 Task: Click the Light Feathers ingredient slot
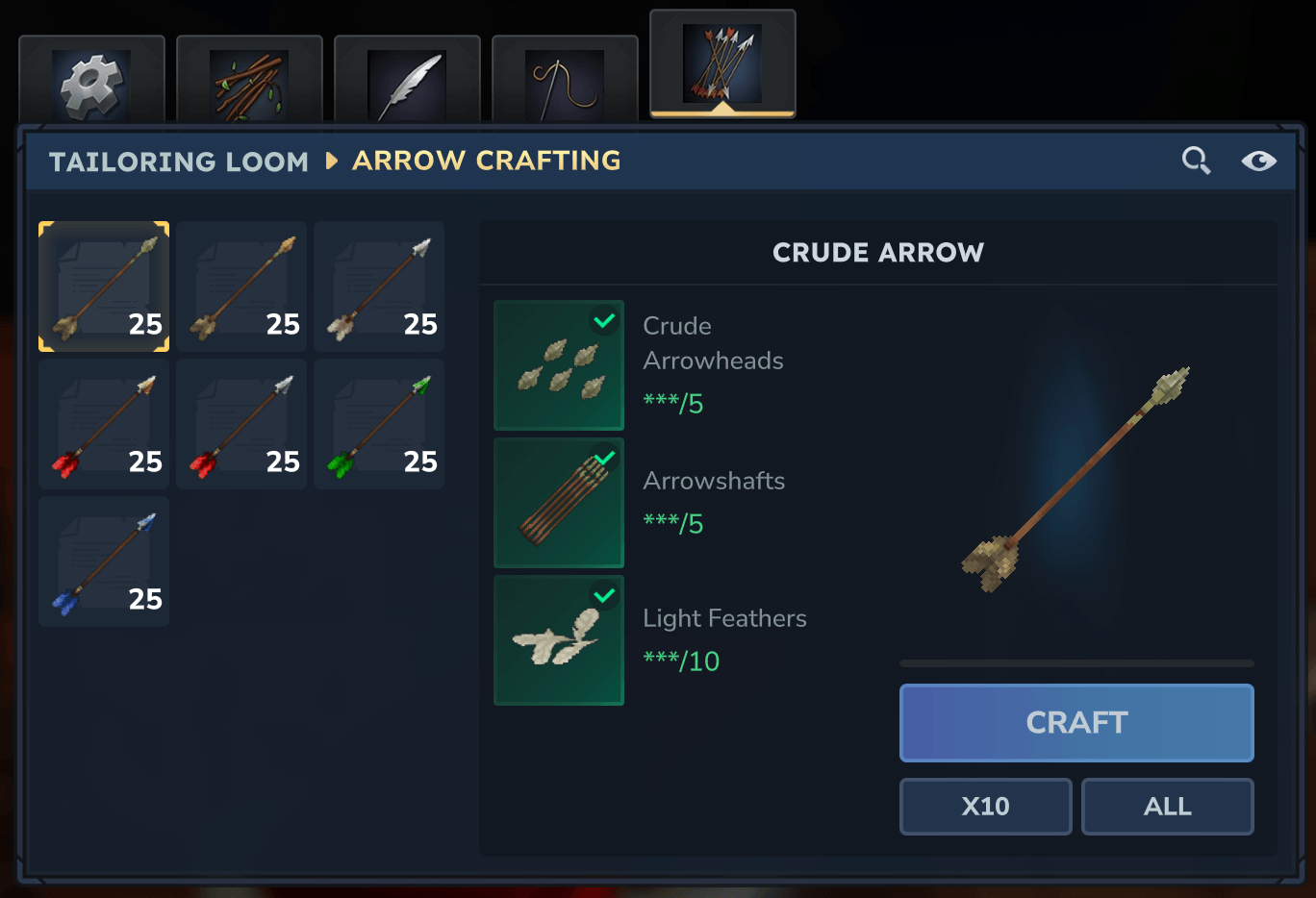point(559,640)
